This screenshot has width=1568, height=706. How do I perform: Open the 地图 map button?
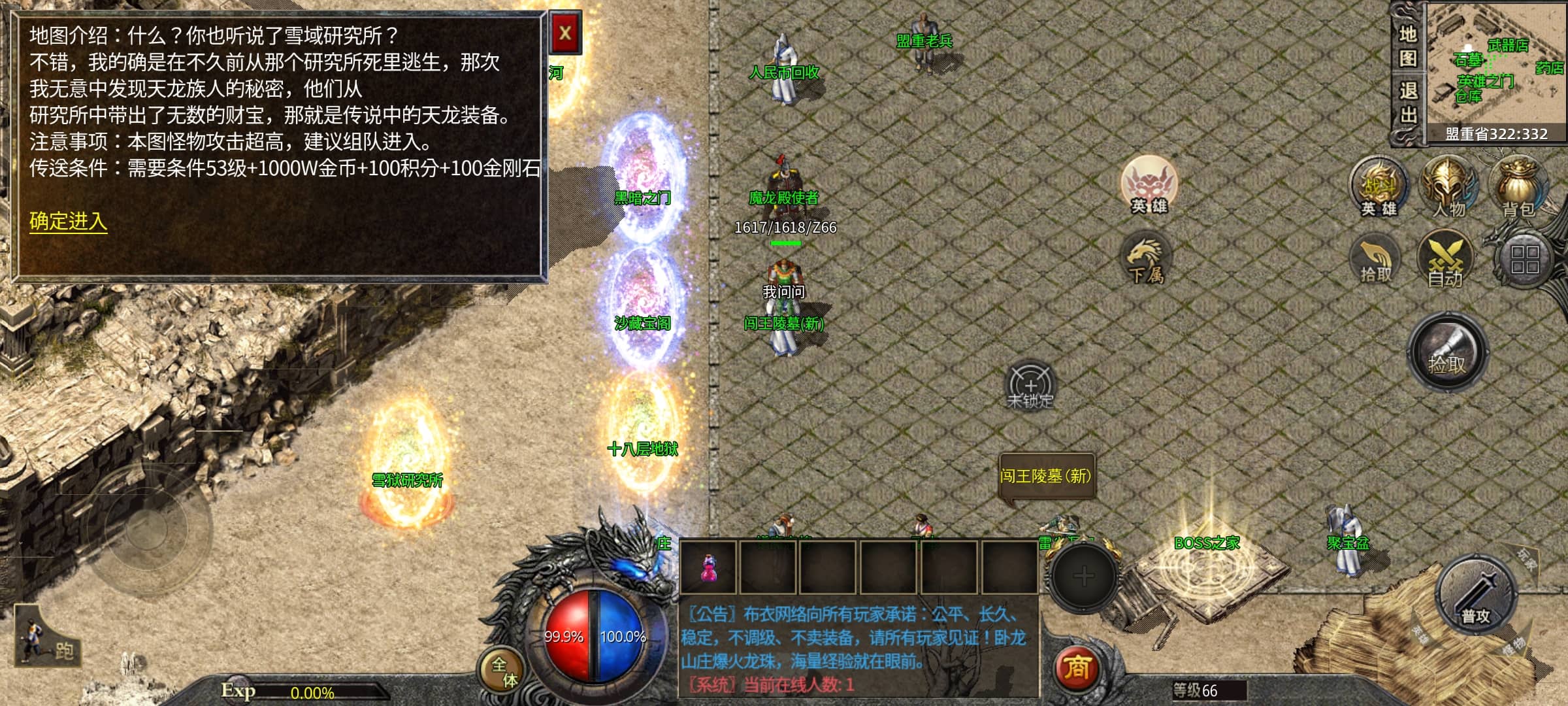click(x=1407, y=46)
